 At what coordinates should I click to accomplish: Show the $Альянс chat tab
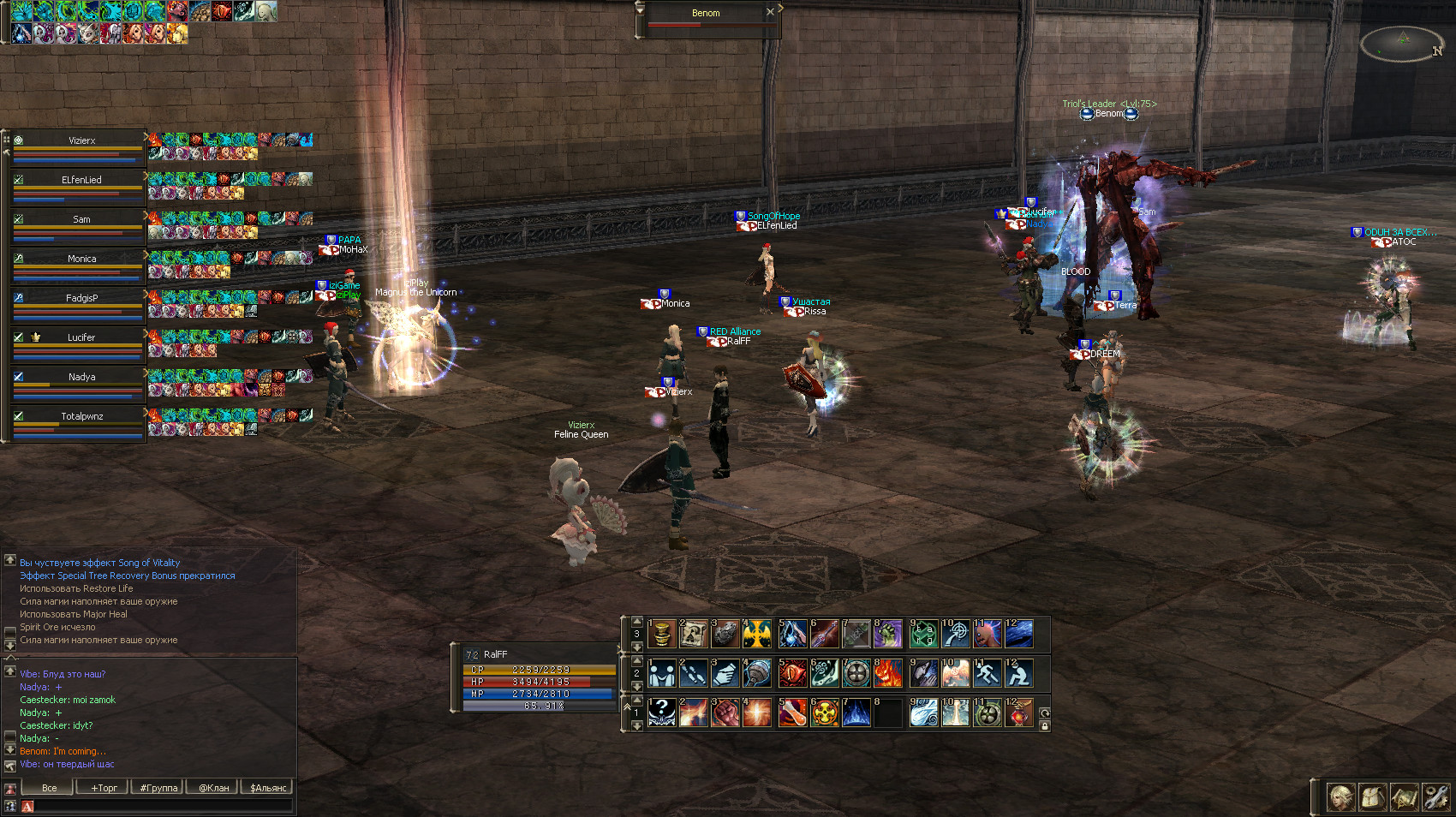click(x=268, y=788)
